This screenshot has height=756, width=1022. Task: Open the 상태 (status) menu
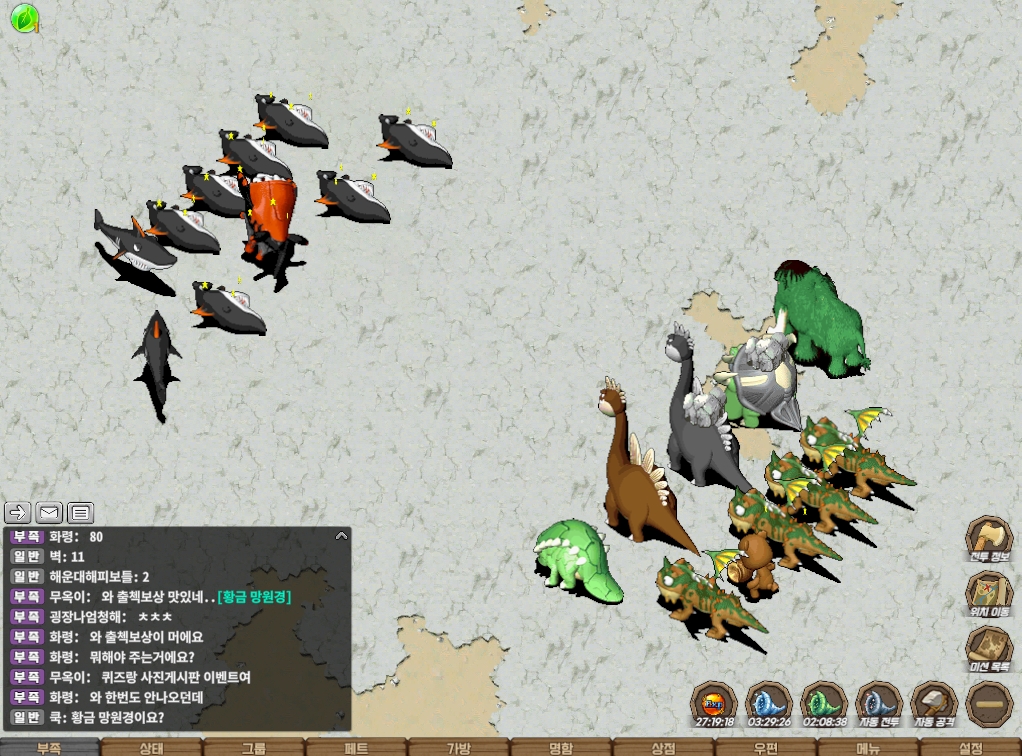point(151,747)
